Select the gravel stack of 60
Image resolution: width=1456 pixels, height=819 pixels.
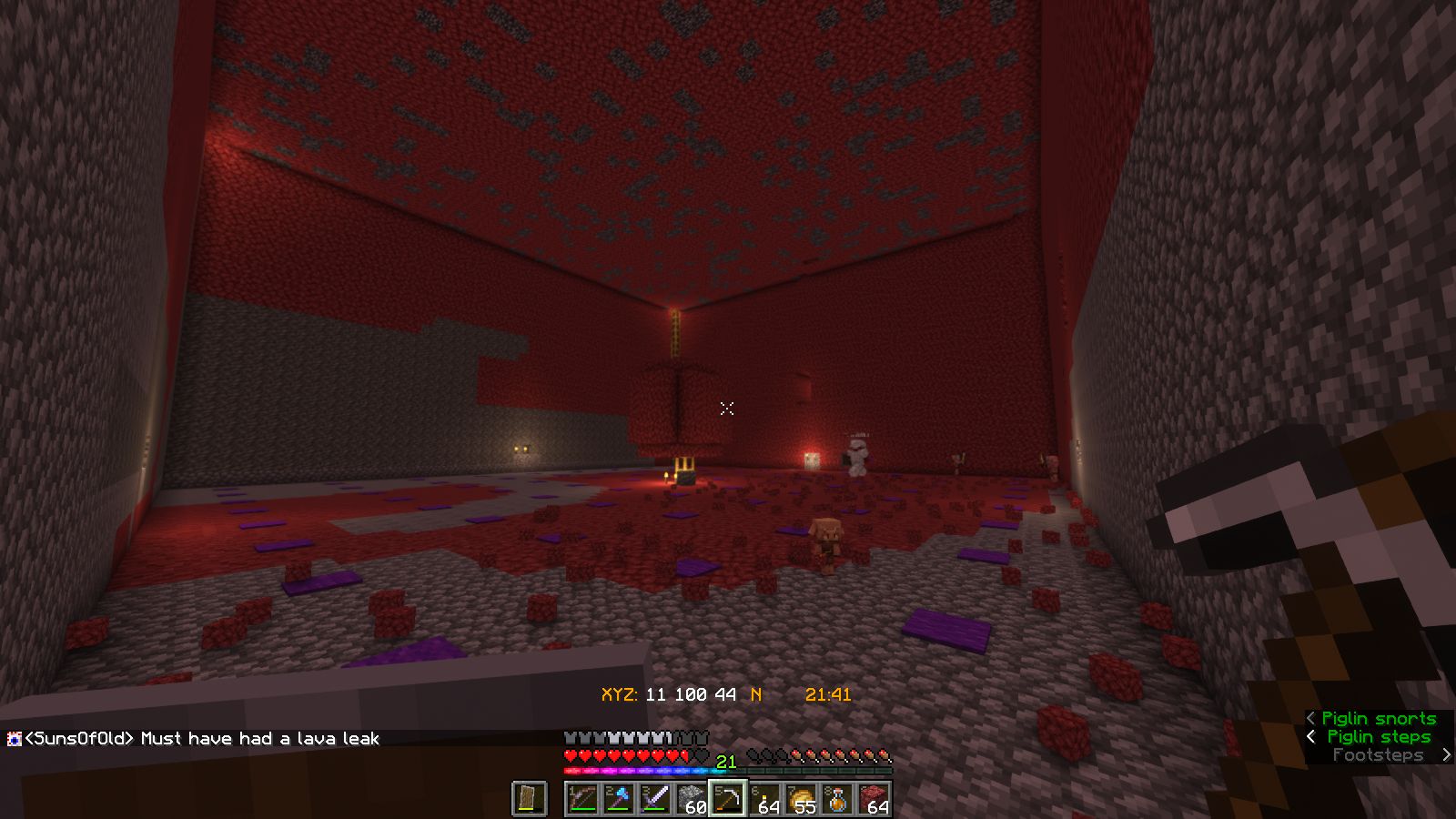click(692, 799)
